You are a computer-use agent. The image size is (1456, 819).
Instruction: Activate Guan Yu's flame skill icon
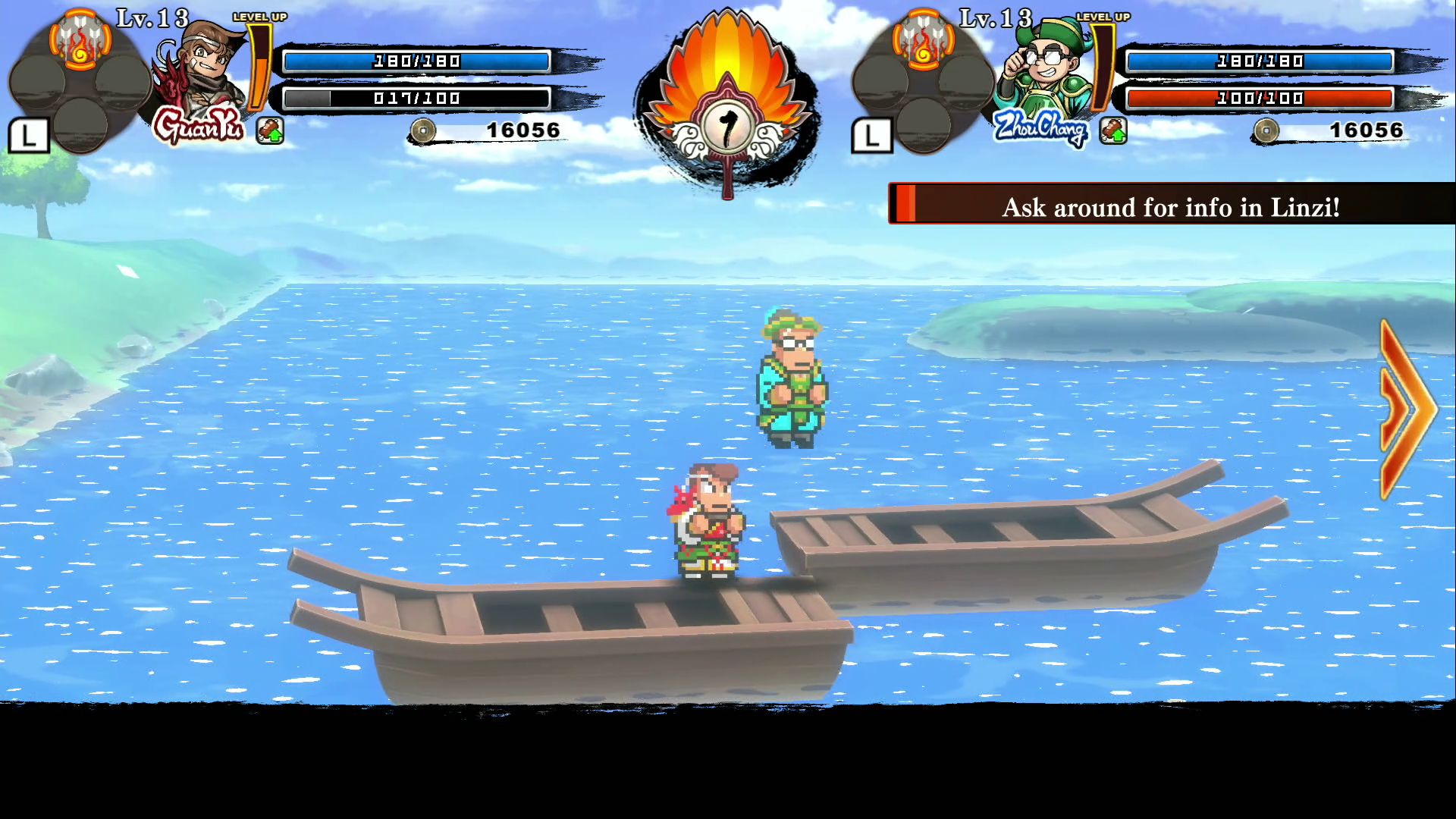click(x=80, y=42)
